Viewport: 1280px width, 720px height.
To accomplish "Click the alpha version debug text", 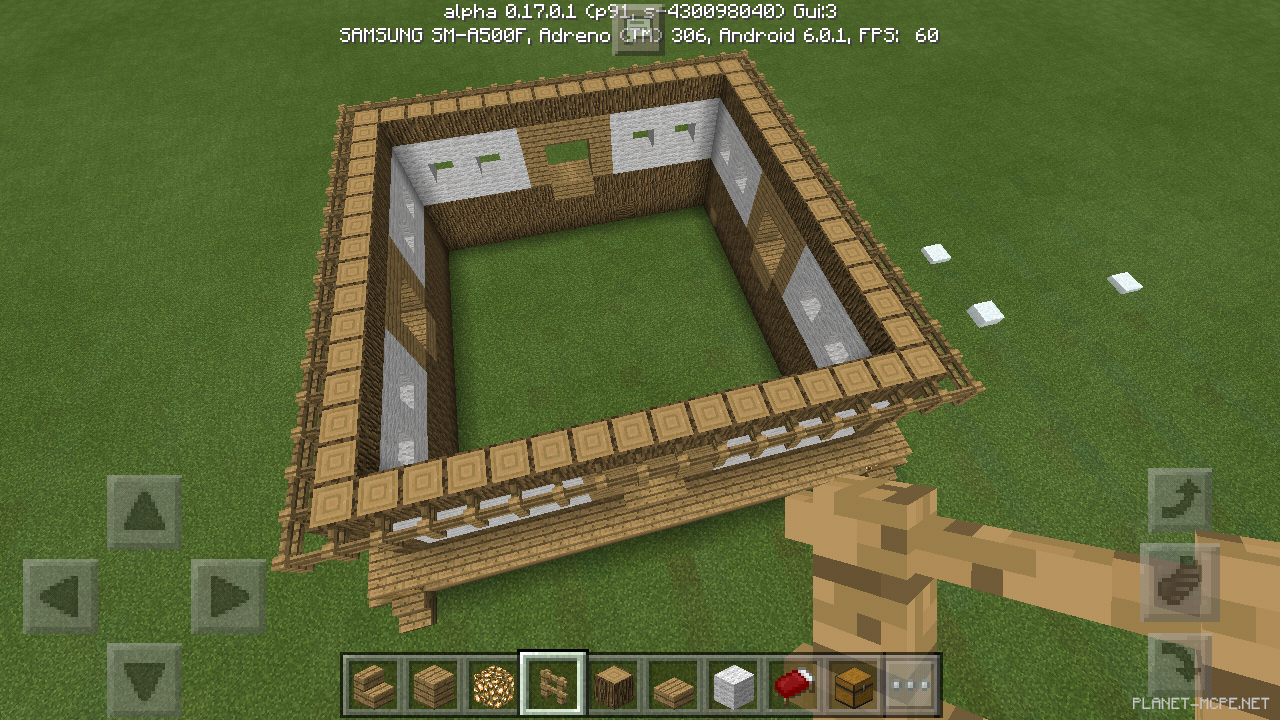I will (640, 11).
